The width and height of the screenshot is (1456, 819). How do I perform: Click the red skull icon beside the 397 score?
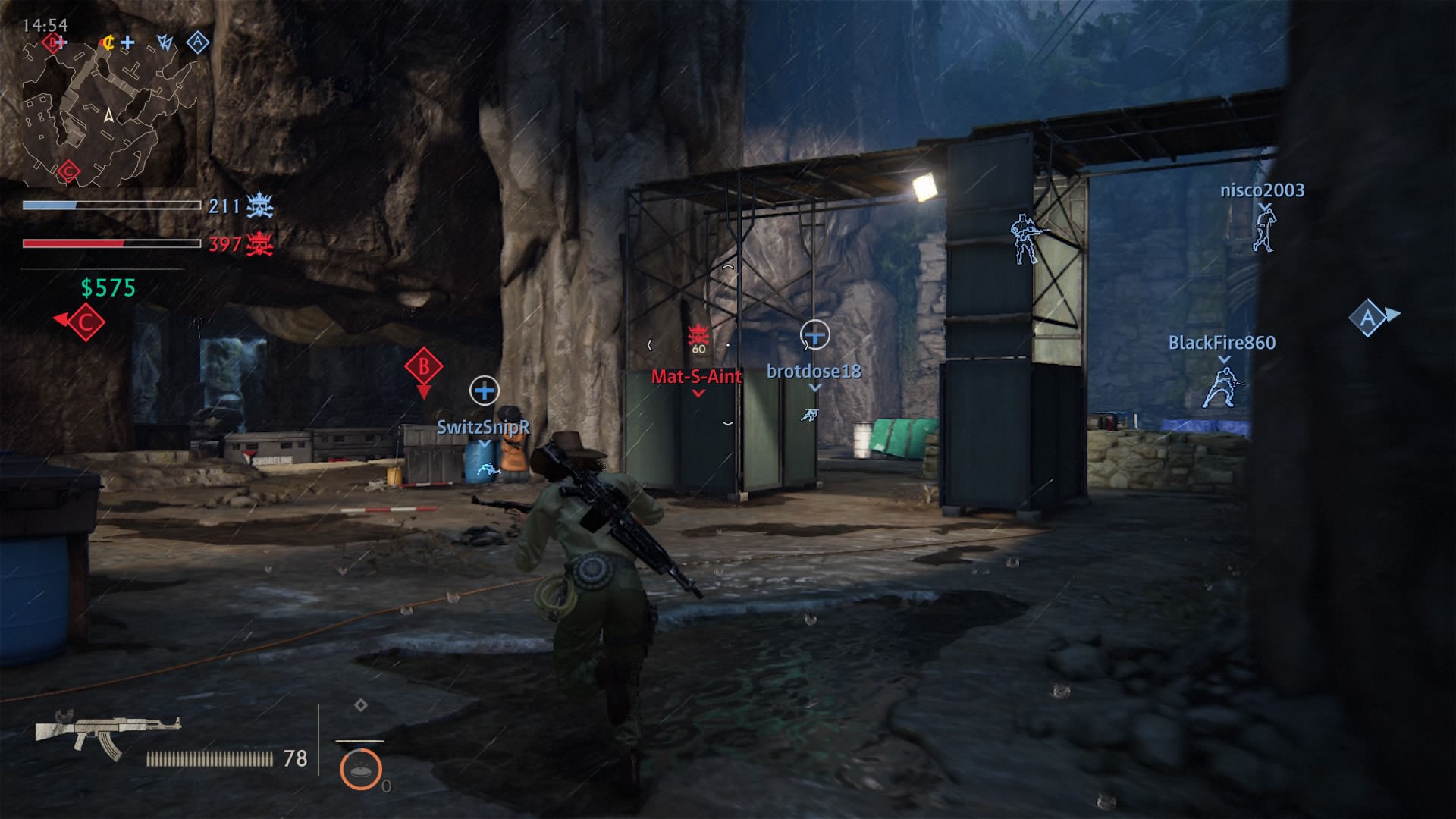pos(262,245)
